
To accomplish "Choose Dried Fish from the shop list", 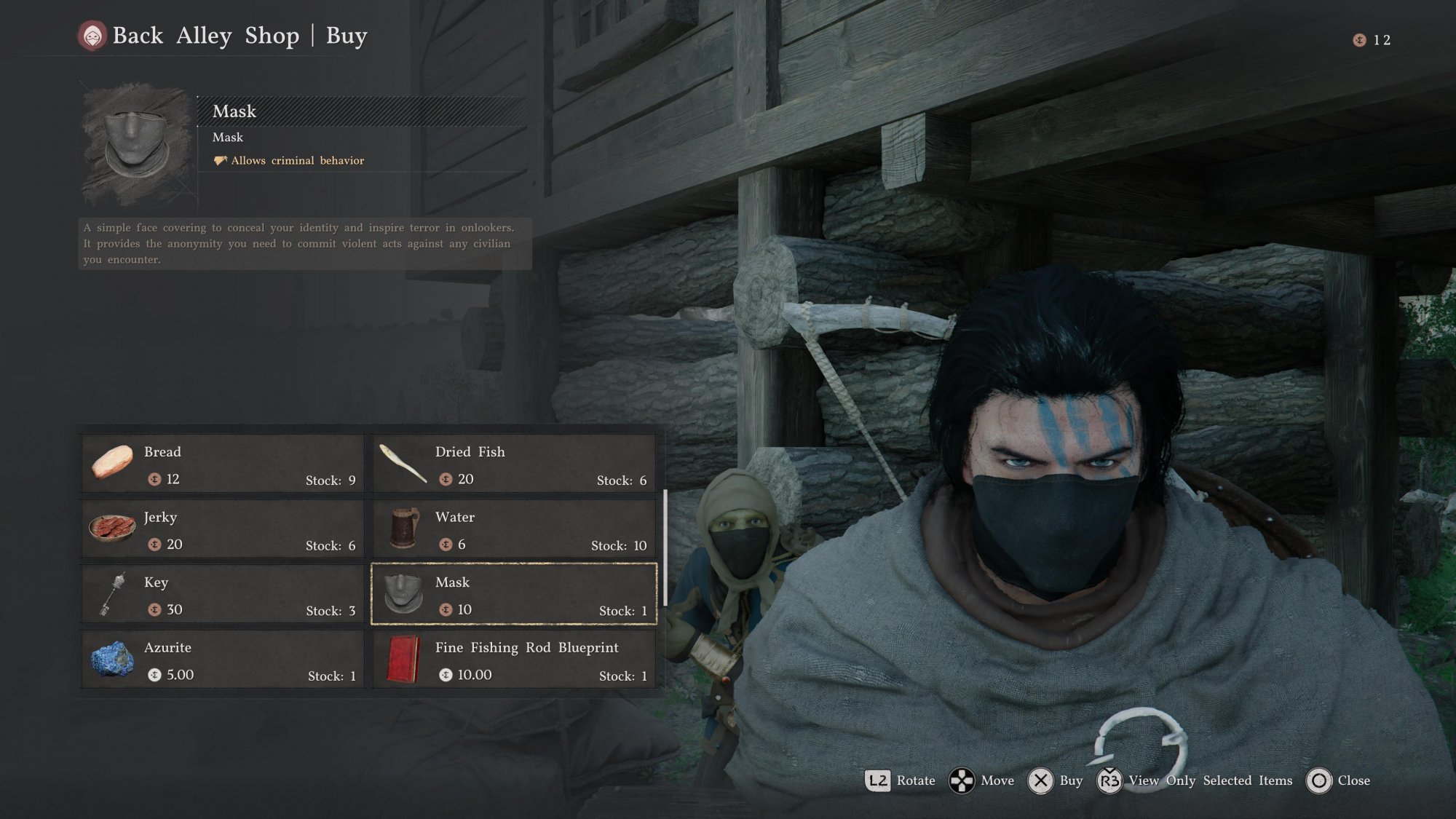I will (514, 464).
